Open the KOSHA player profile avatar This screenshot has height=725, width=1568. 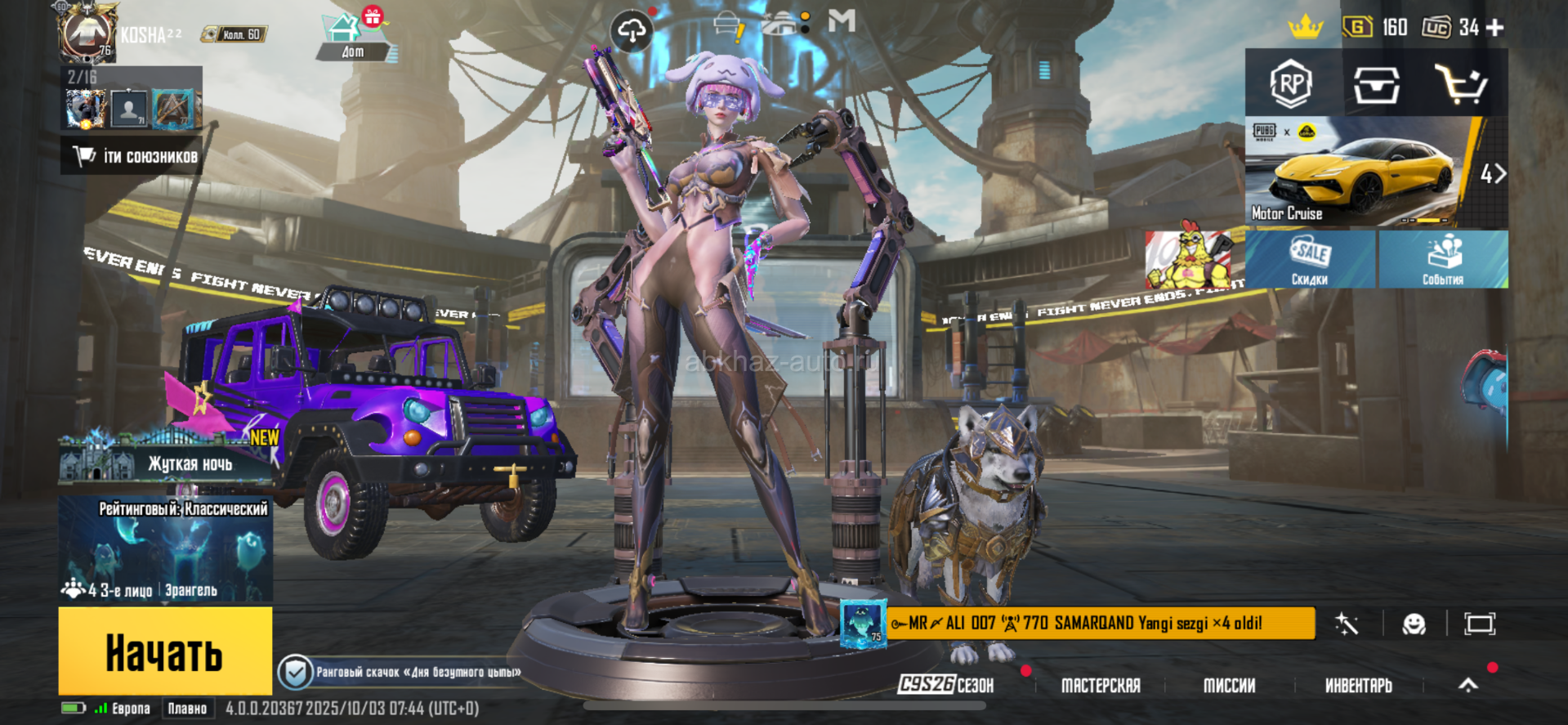[87, 33]
